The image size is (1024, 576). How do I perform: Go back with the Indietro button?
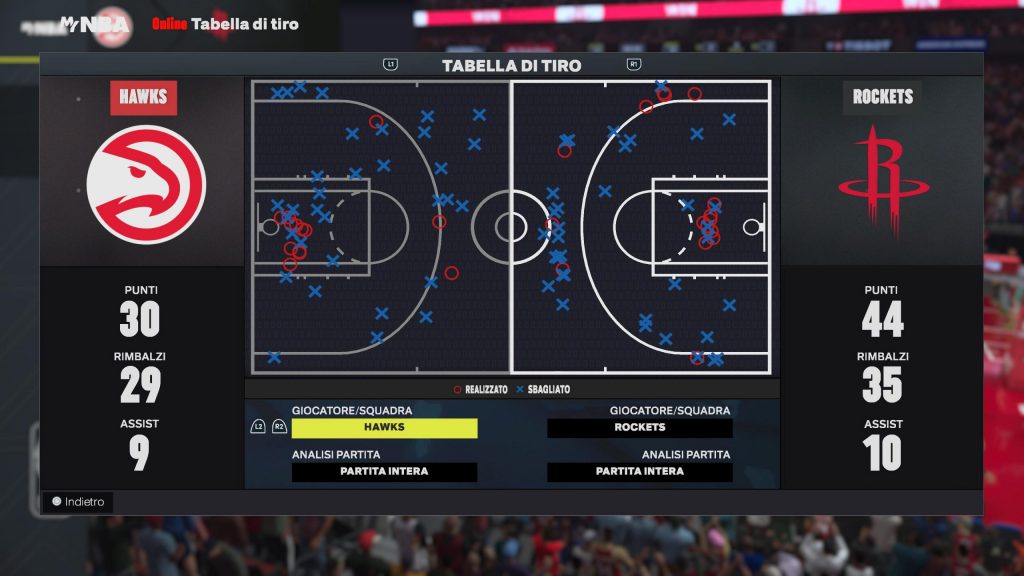point(78,502)
